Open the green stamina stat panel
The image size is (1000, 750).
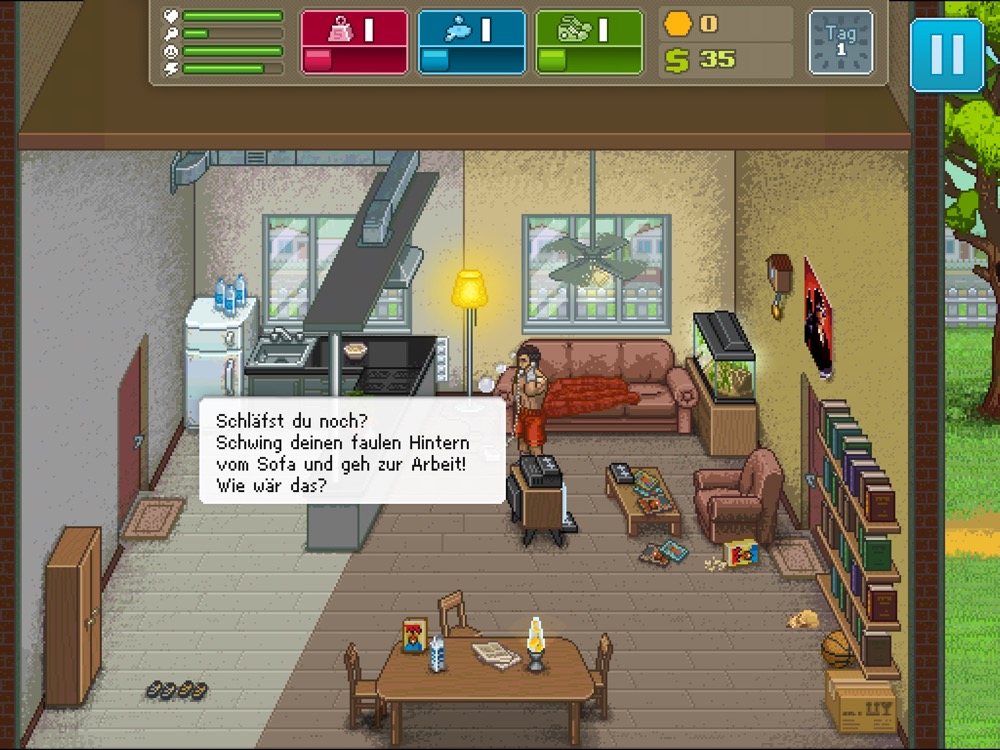[x=589, y=42]
